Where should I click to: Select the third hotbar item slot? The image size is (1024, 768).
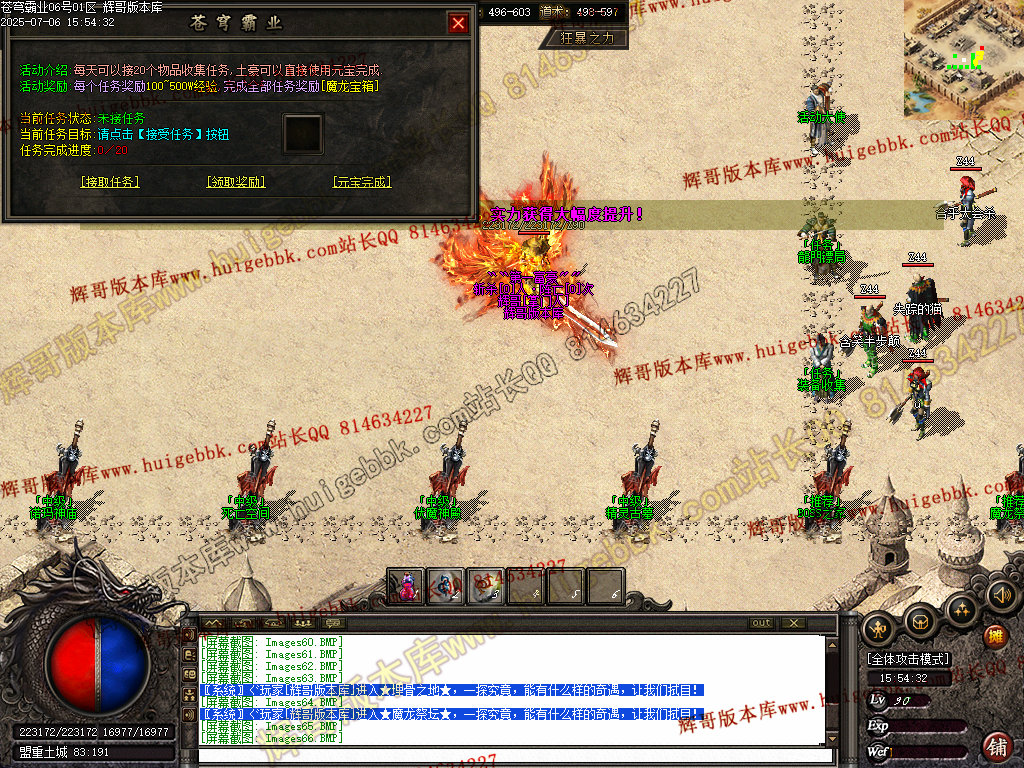pos(486,587)
